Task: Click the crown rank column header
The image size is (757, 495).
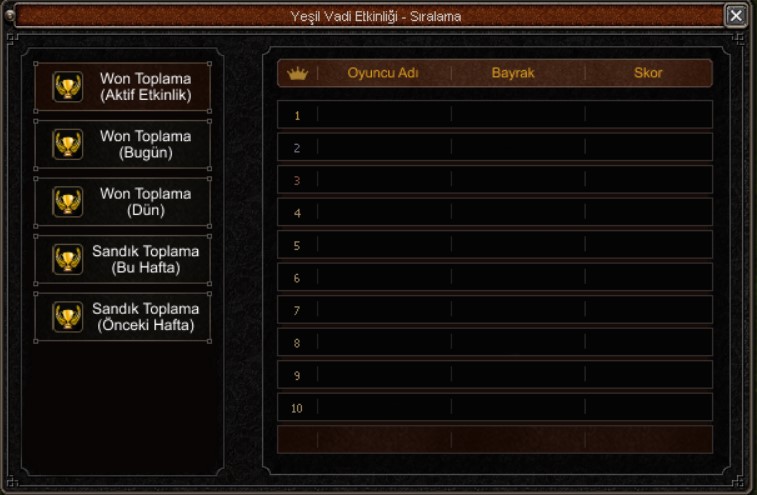Action: [x=297, y=73]
